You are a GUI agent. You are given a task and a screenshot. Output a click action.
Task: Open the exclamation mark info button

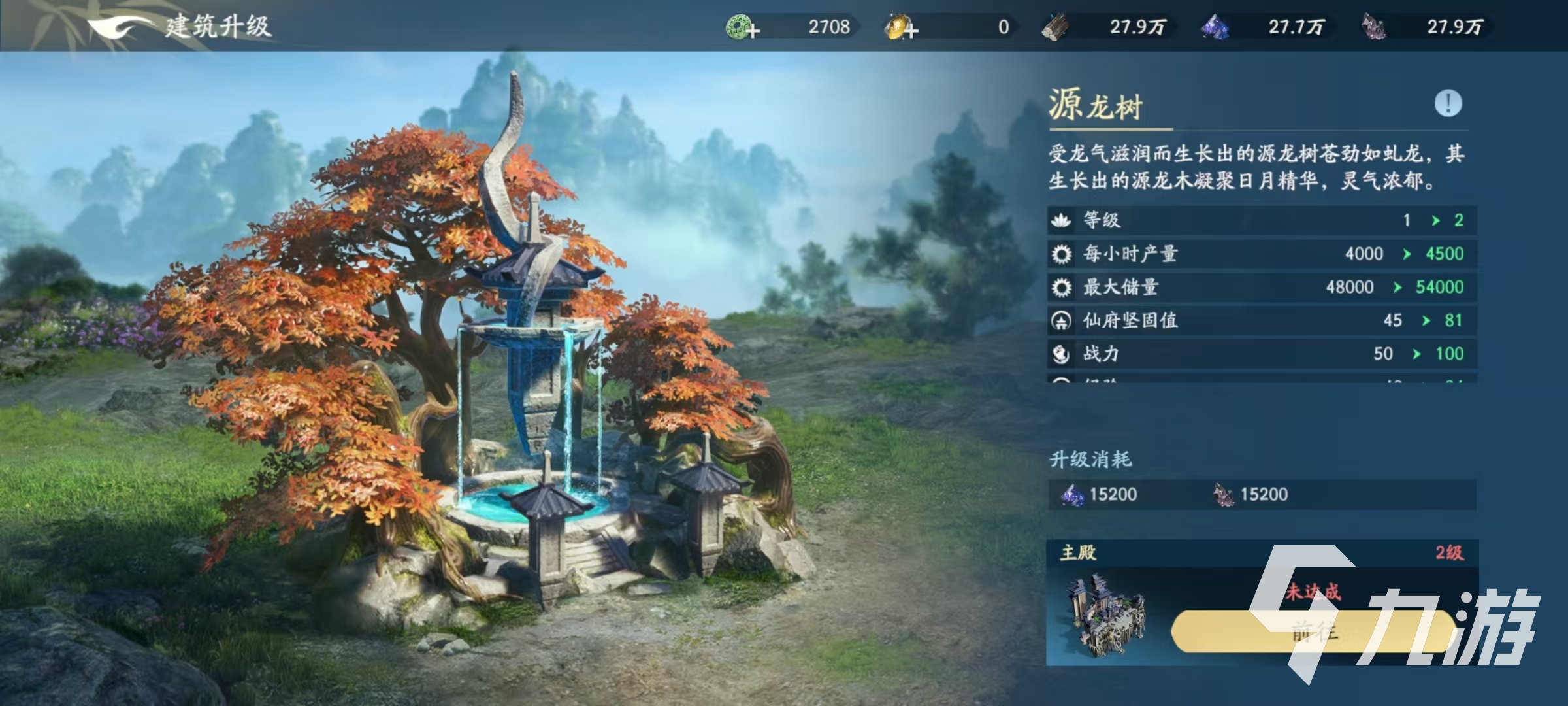[x=1448, y=103]
